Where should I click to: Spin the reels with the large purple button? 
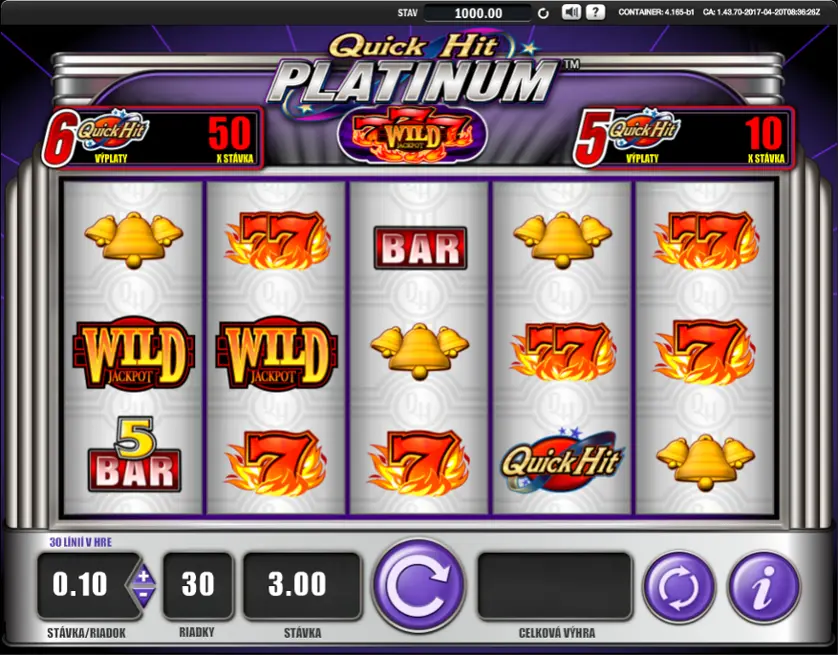click(x=419, y=586)
